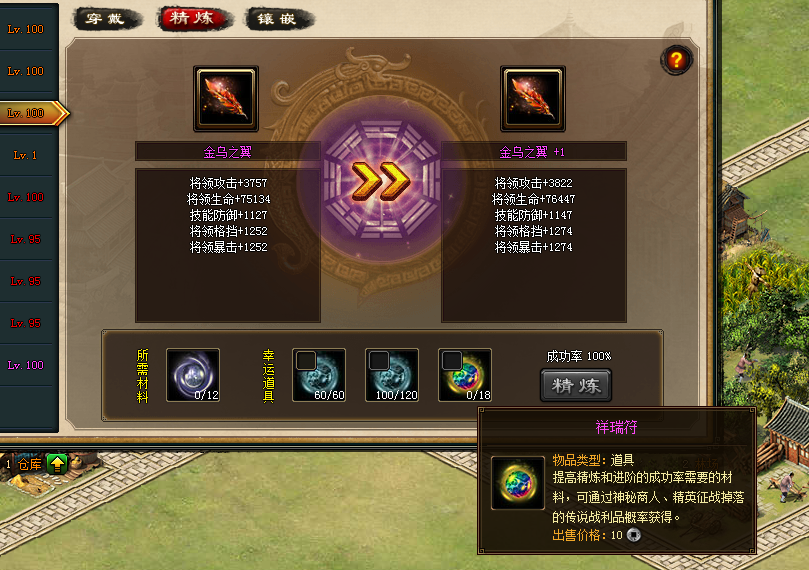Click the green up arrow beside 仓库

[57, 463]
